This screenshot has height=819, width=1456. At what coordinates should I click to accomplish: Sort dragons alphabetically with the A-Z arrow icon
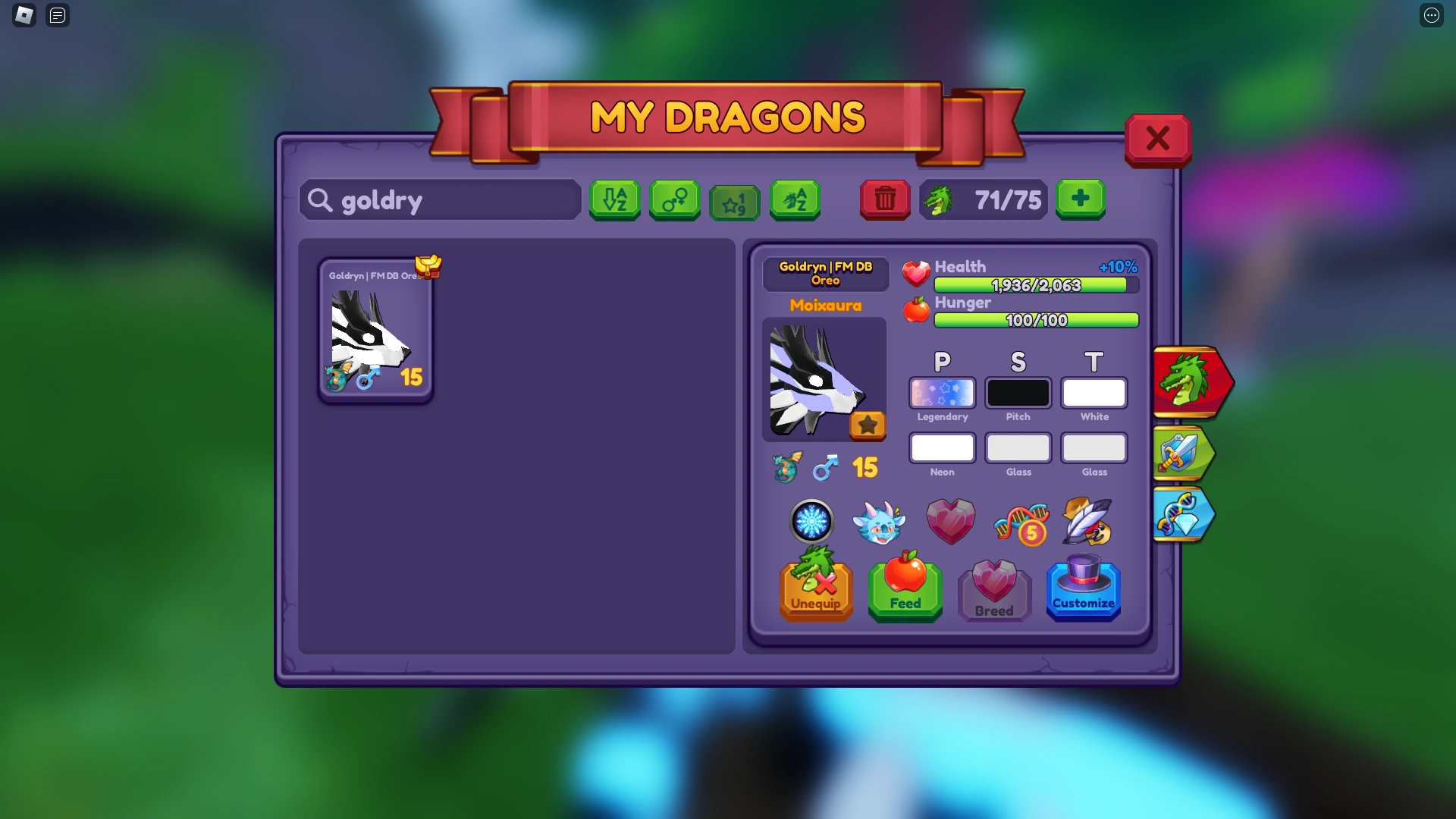click(x=614, y=200)
